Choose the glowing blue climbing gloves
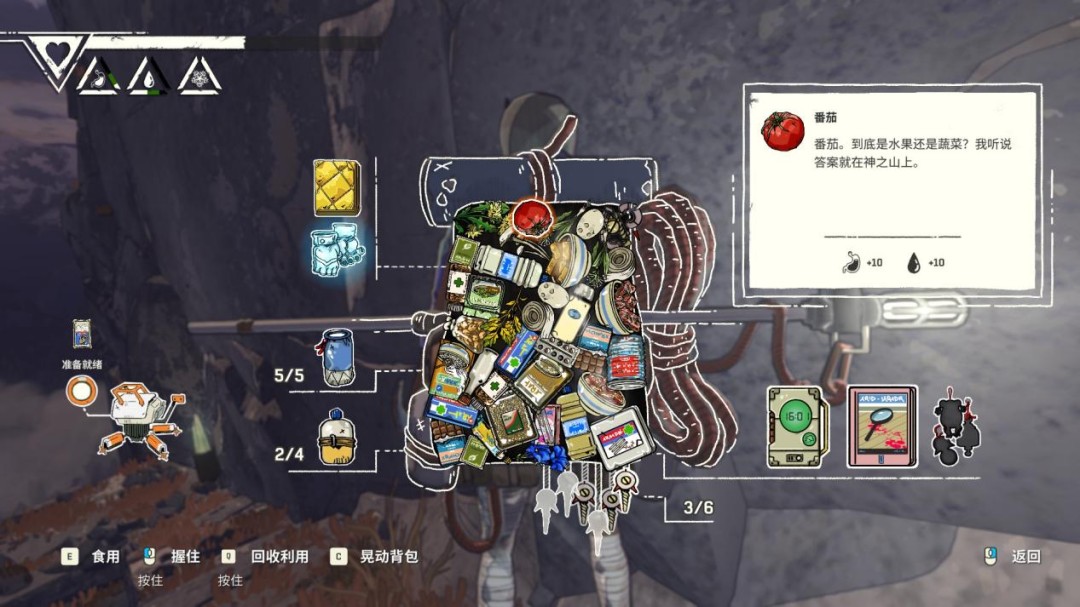1080x607 pixels. pyautogui.click(x=337, y=250)
